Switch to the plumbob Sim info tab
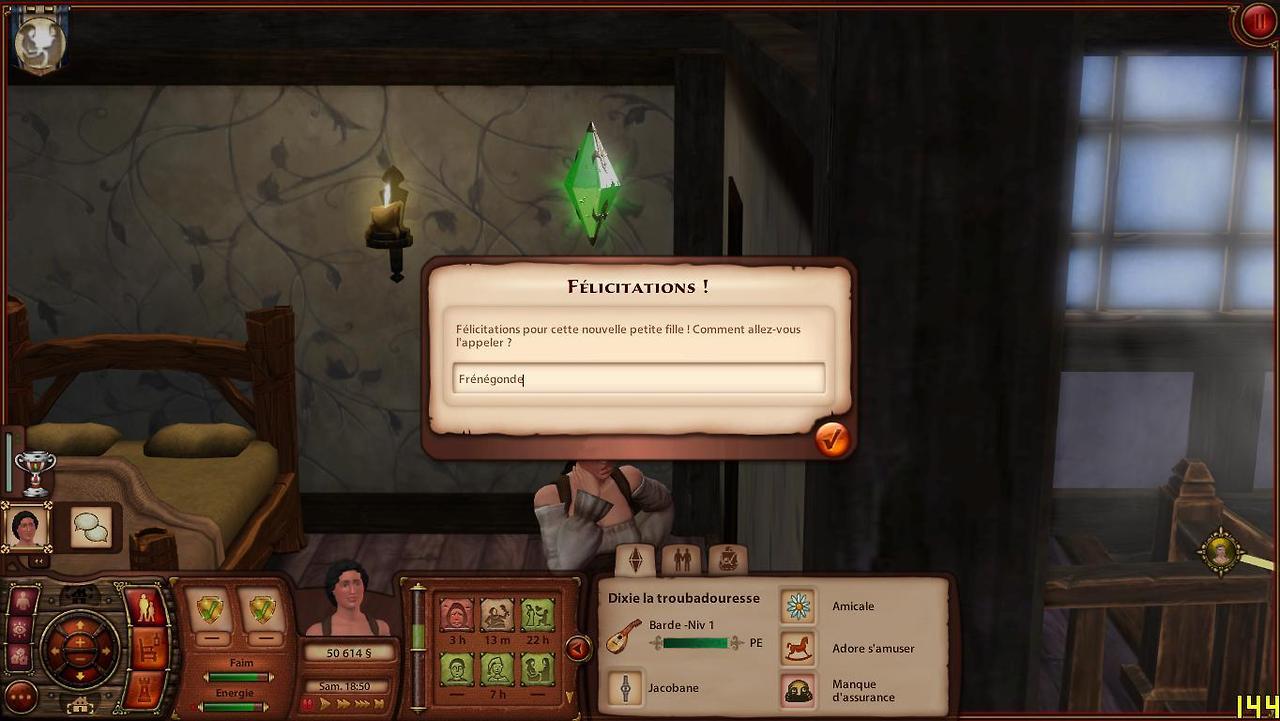Viewport: 1280px width, 721px height. tap(635, 560)
